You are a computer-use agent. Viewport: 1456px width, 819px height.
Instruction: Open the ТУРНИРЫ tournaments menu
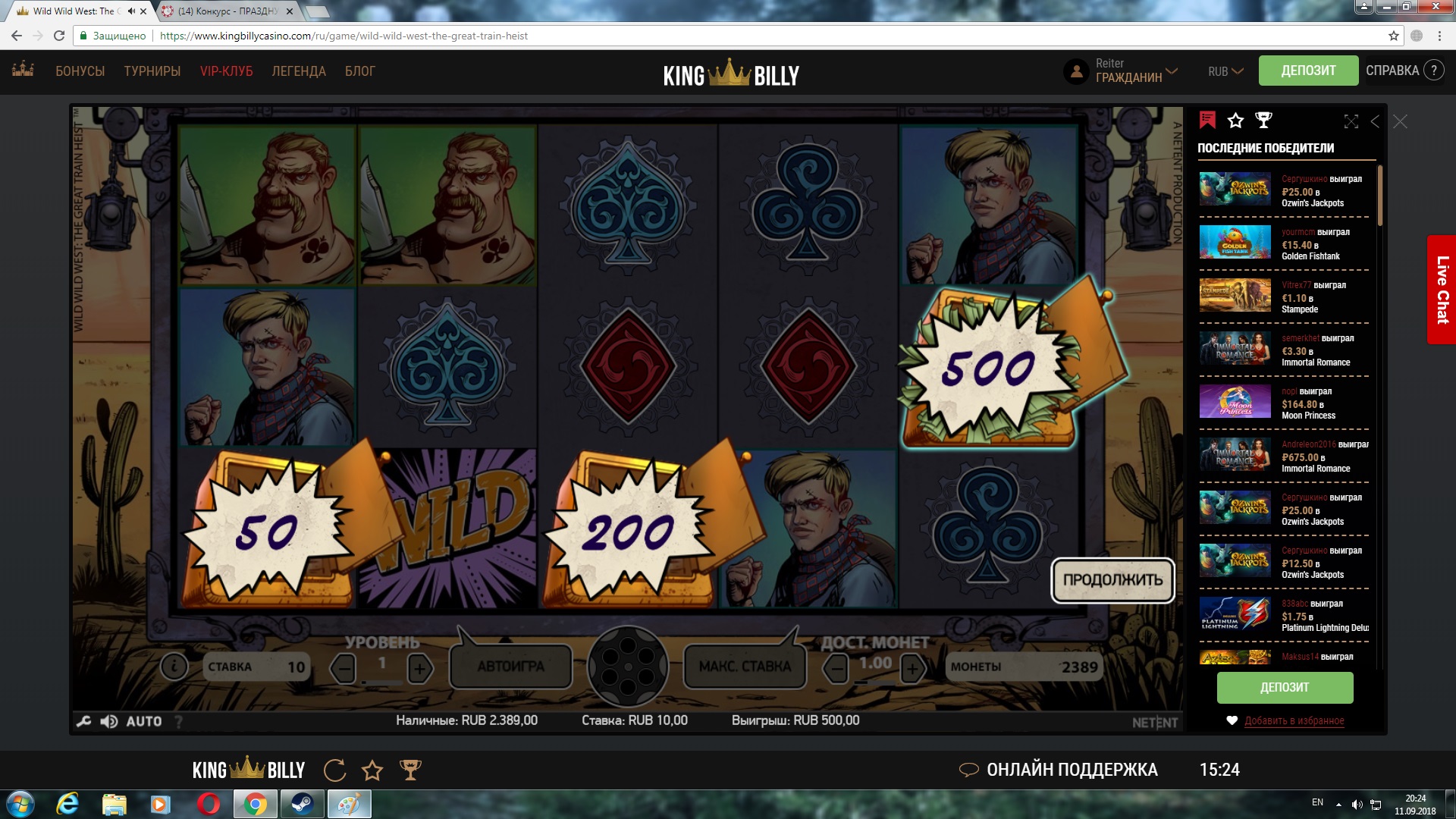pos(152,71)
